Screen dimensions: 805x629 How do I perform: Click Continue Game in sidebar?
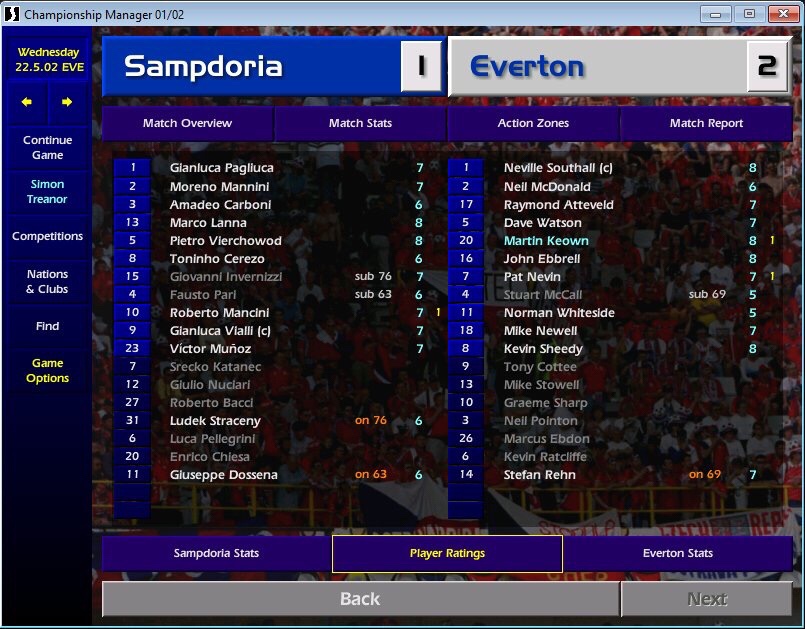point(47,148)
